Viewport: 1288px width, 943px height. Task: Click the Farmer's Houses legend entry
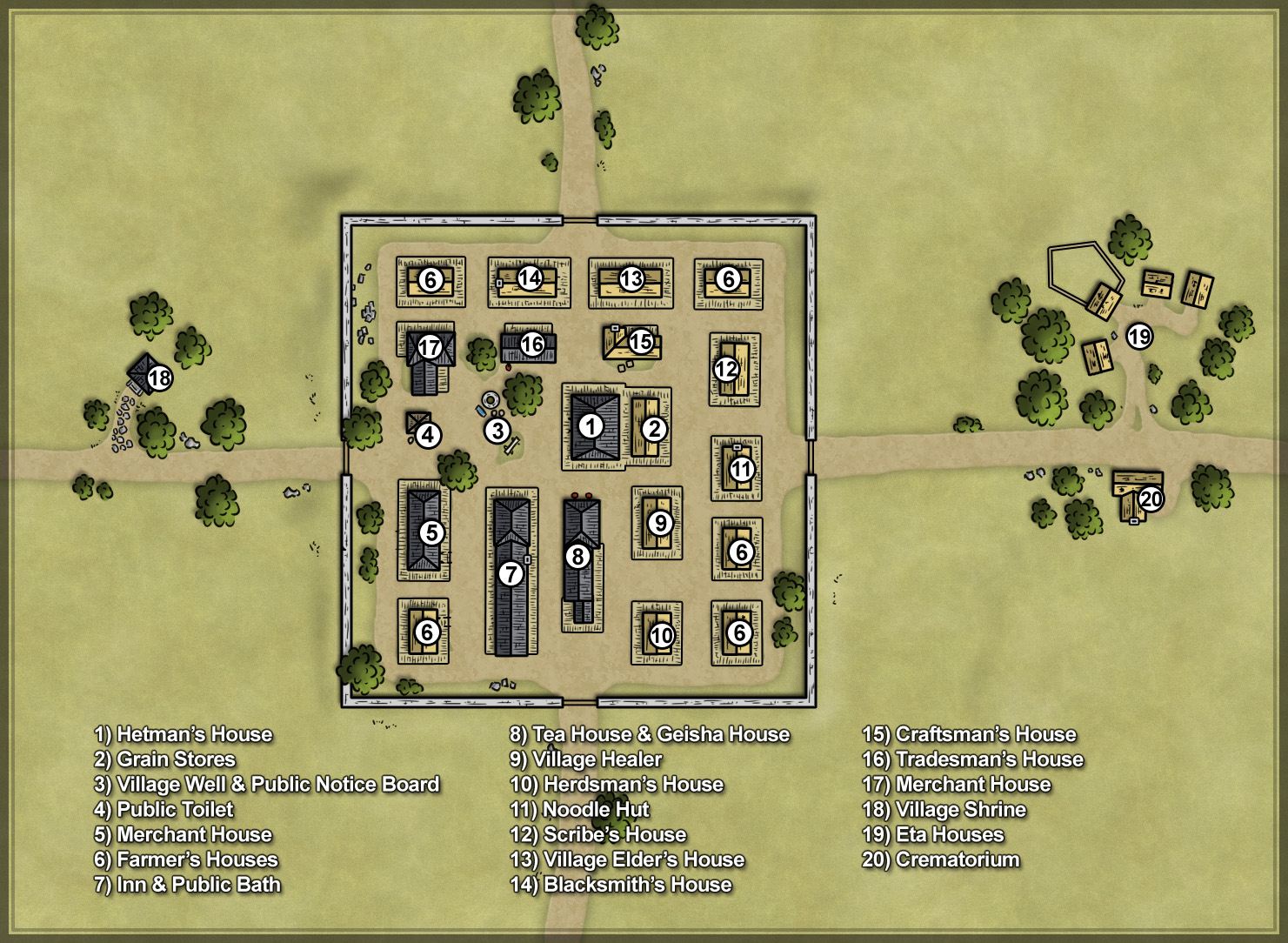pyautogui.click(x=186, y=859)
